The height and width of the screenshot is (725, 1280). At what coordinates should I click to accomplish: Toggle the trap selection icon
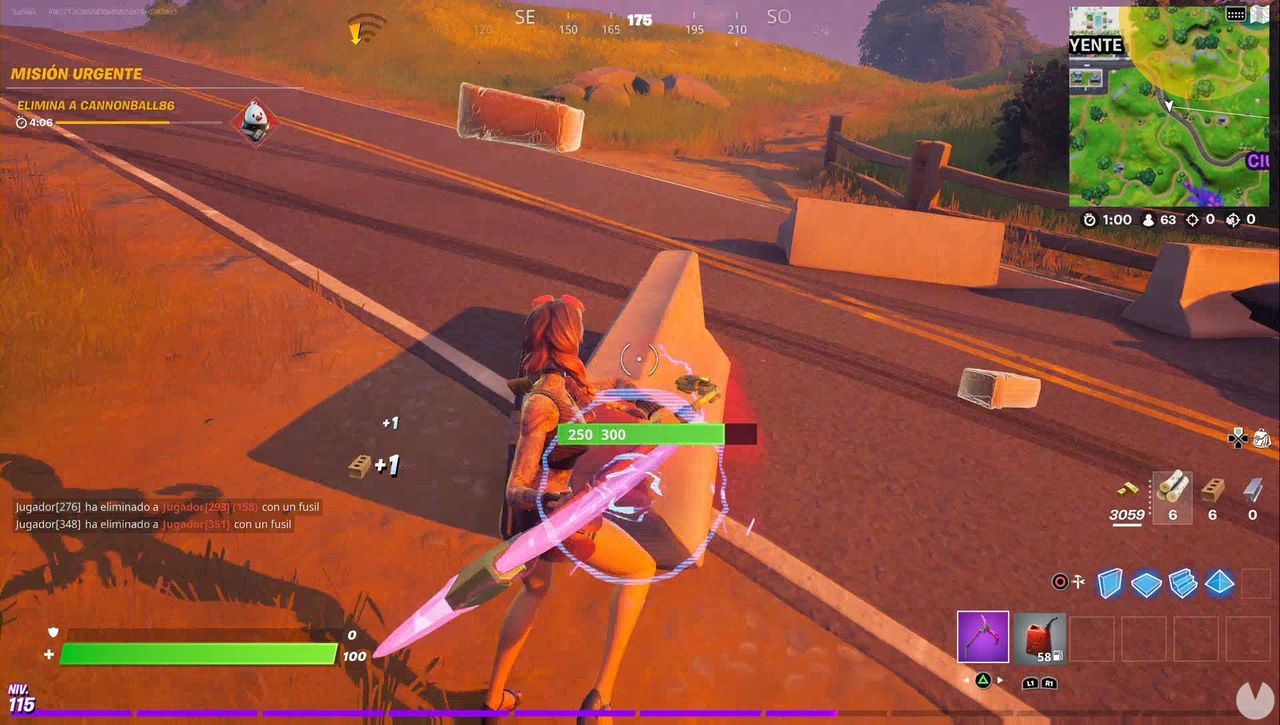pyautogui.click(x=1077, y=582)
